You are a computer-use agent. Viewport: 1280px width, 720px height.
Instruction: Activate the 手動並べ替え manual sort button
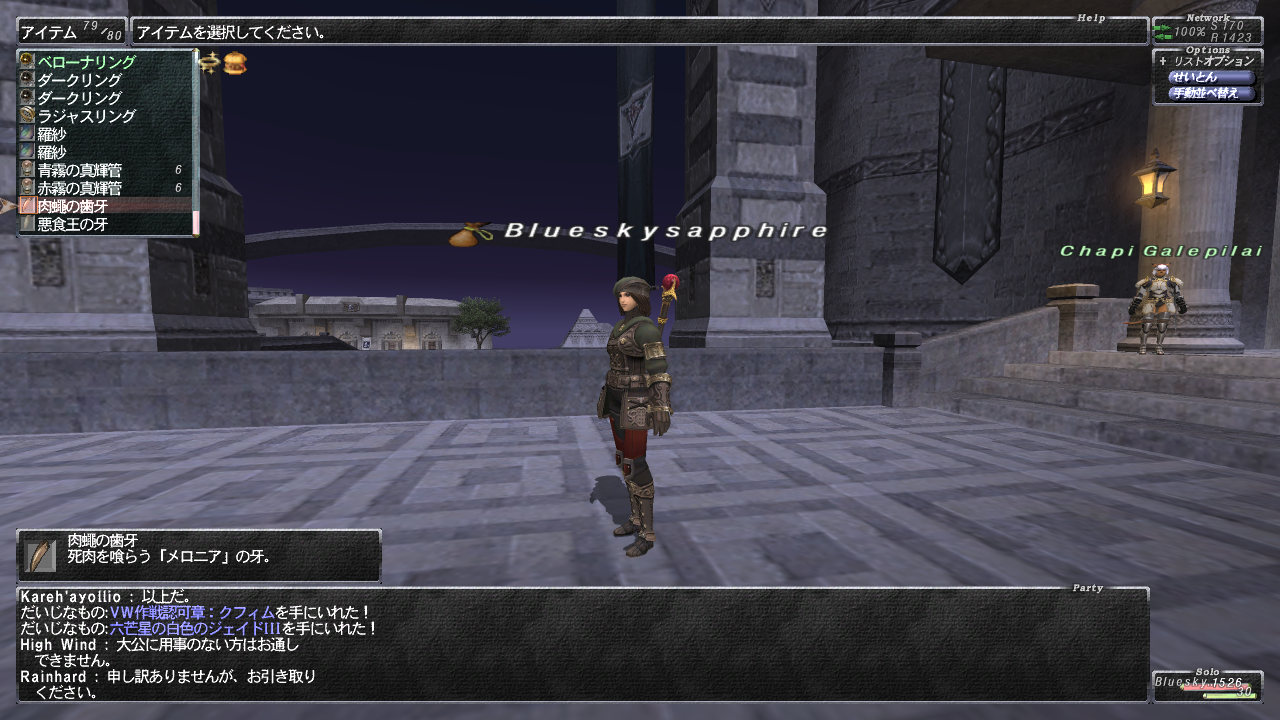(x=1210, y=93)
